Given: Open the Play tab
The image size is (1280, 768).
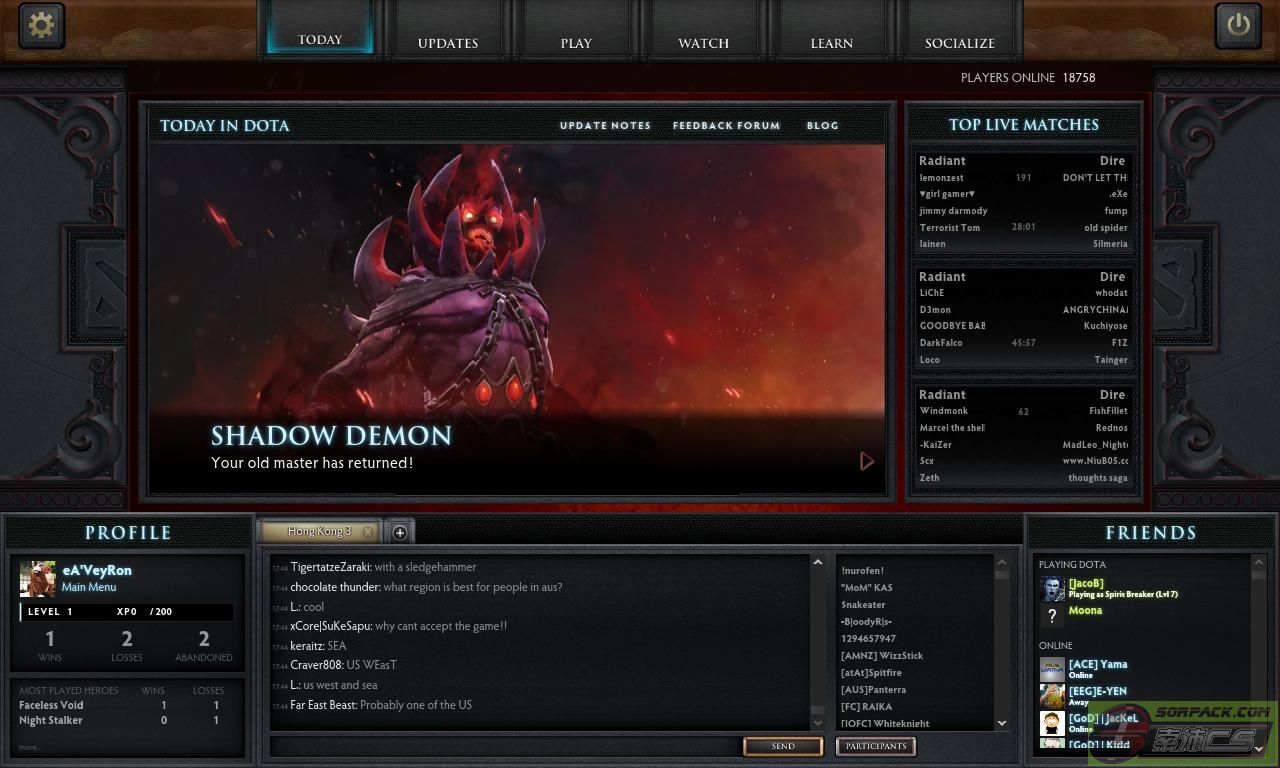Looking at the screenshot, I should tap(576, 43).
